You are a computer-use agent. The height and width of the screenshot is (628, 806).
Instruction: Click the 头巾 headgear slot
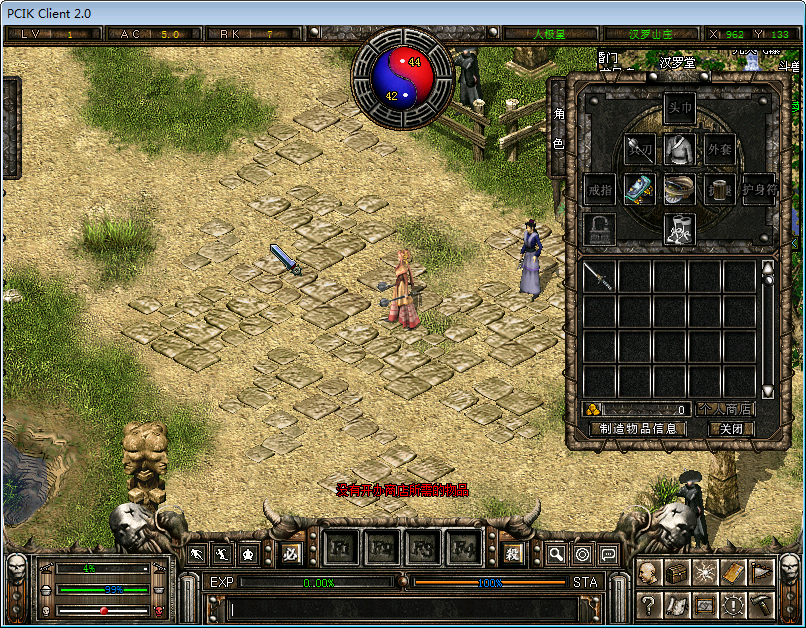click(680, 110)
